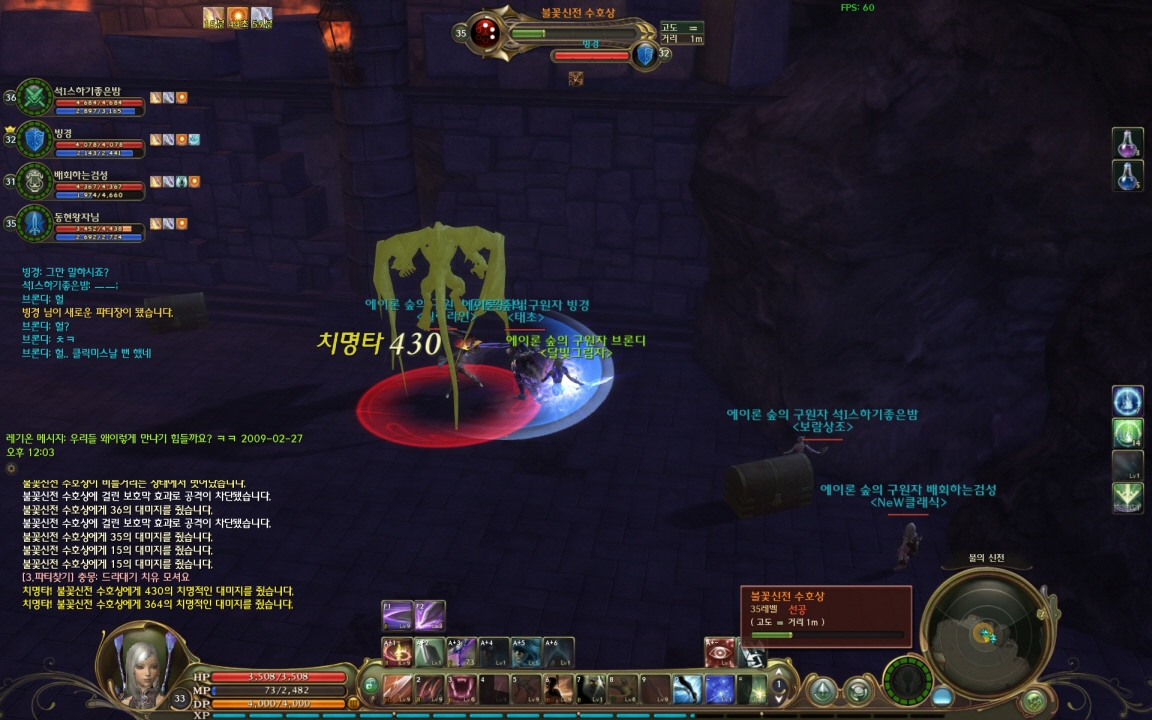Use the skill in hotbar slot 1
This screenshot has width=1152, height=720.
coord(398,689)
